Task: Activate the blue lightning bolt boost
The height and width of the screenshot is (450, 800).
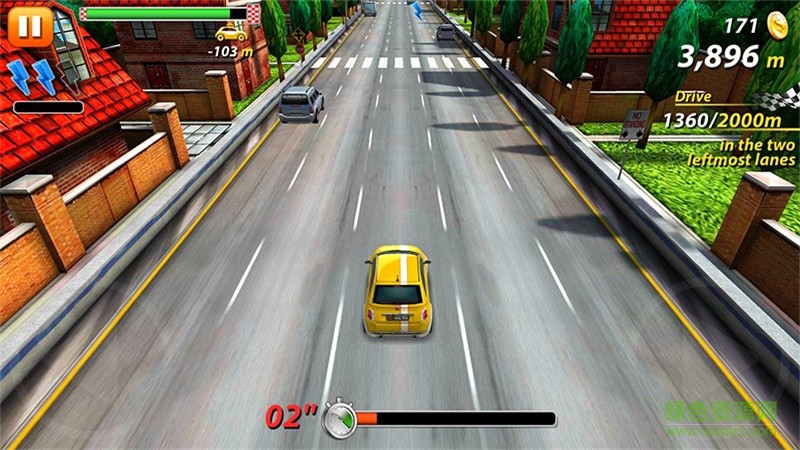Action: 31,77
